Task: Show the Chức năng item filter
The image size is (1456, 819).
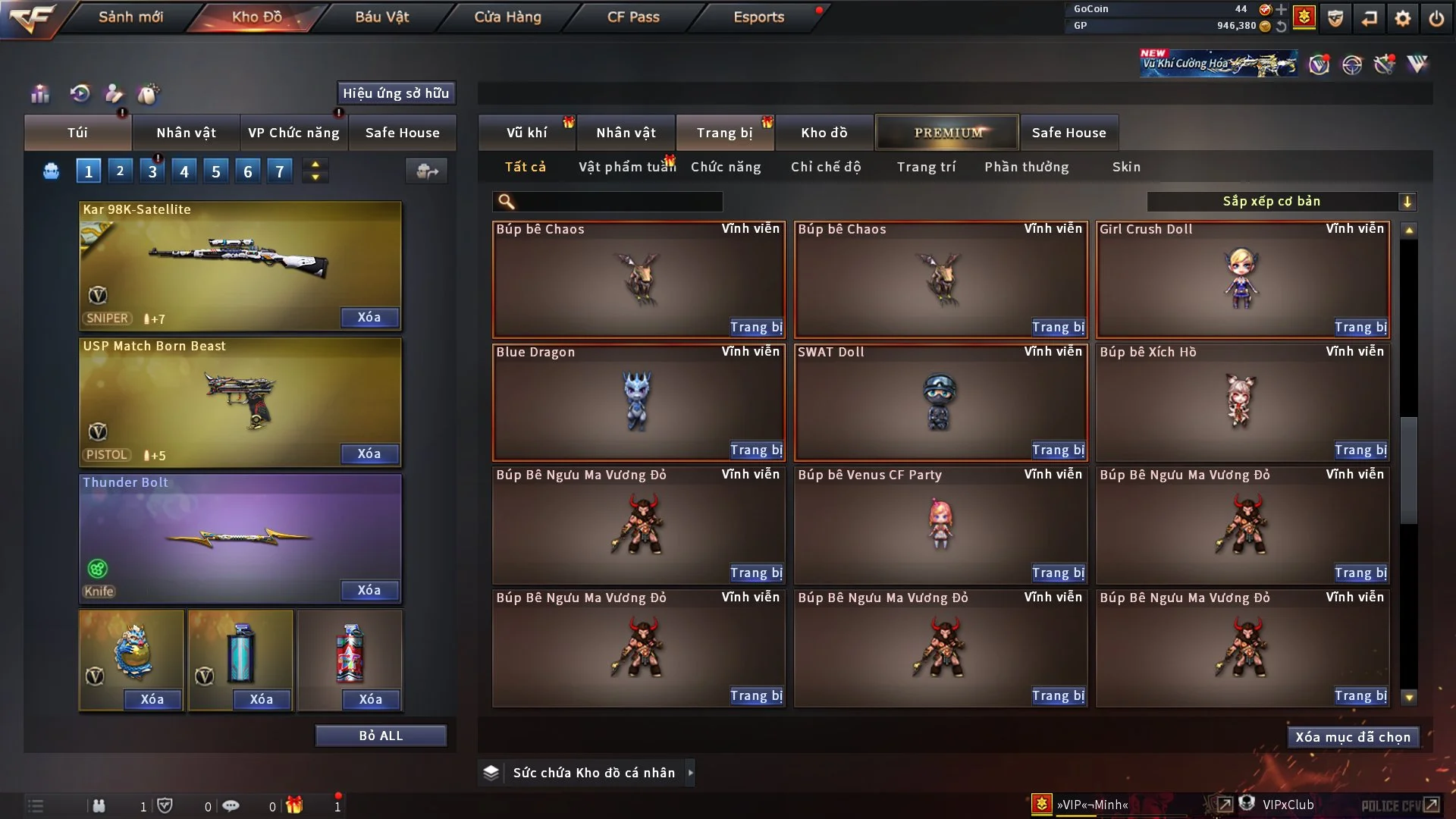Action: pyautogui.click(x=726, y=167)
